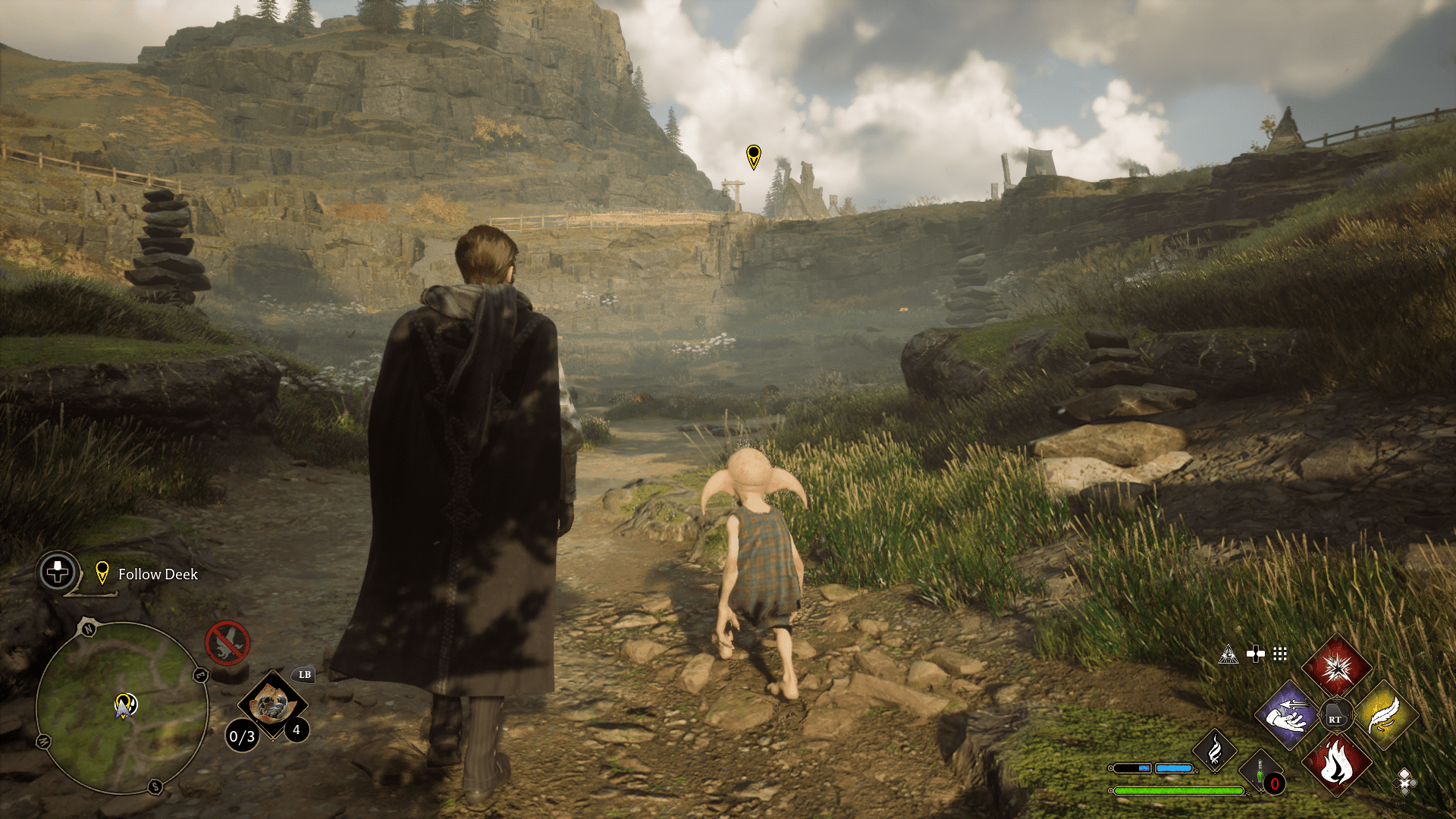Select the Follow Deek quest objective
The width and height of the screenshot is (1456, 819).
pyautogui.click(x=158, y=574)
